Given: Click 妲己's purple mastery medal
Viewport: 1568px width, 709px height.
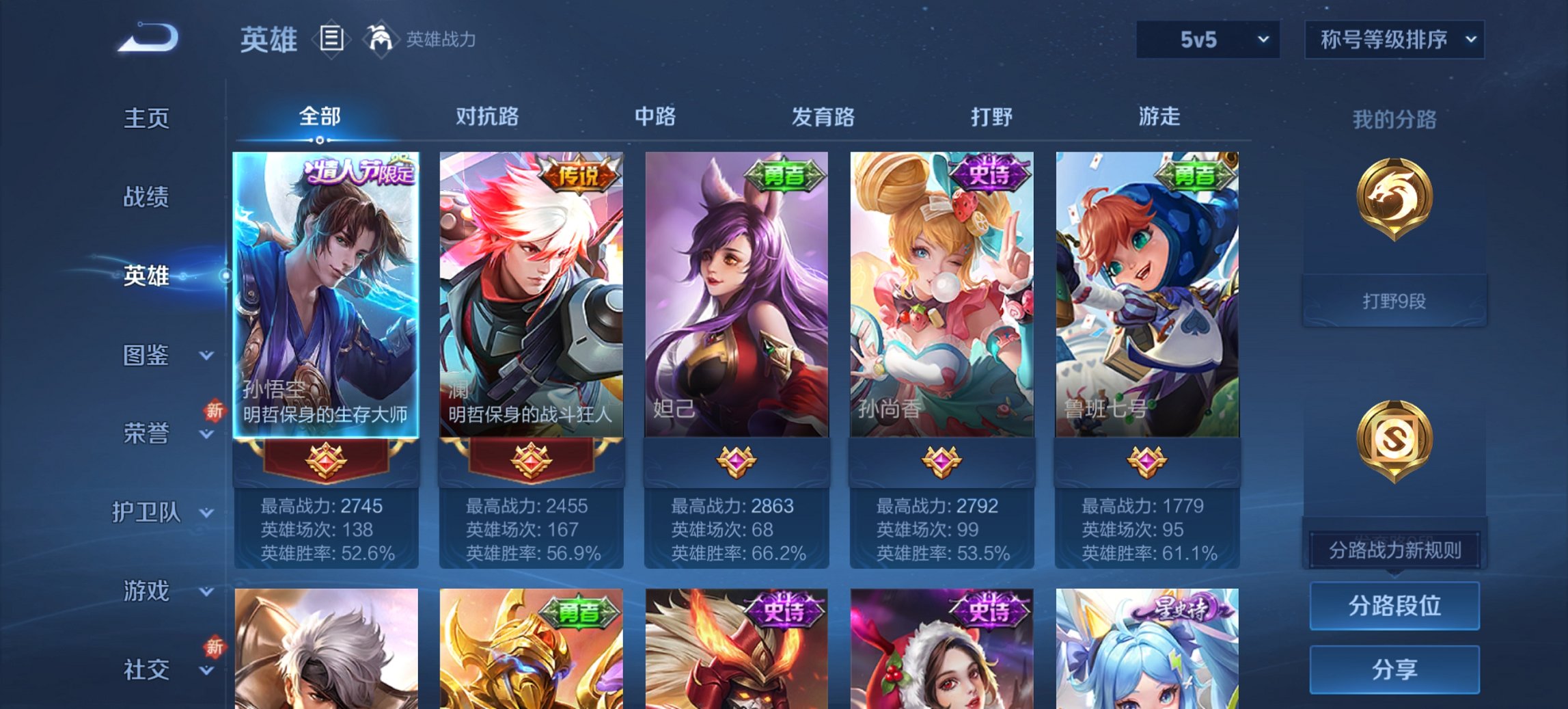Looking at the screenshot, I should 736,459.
